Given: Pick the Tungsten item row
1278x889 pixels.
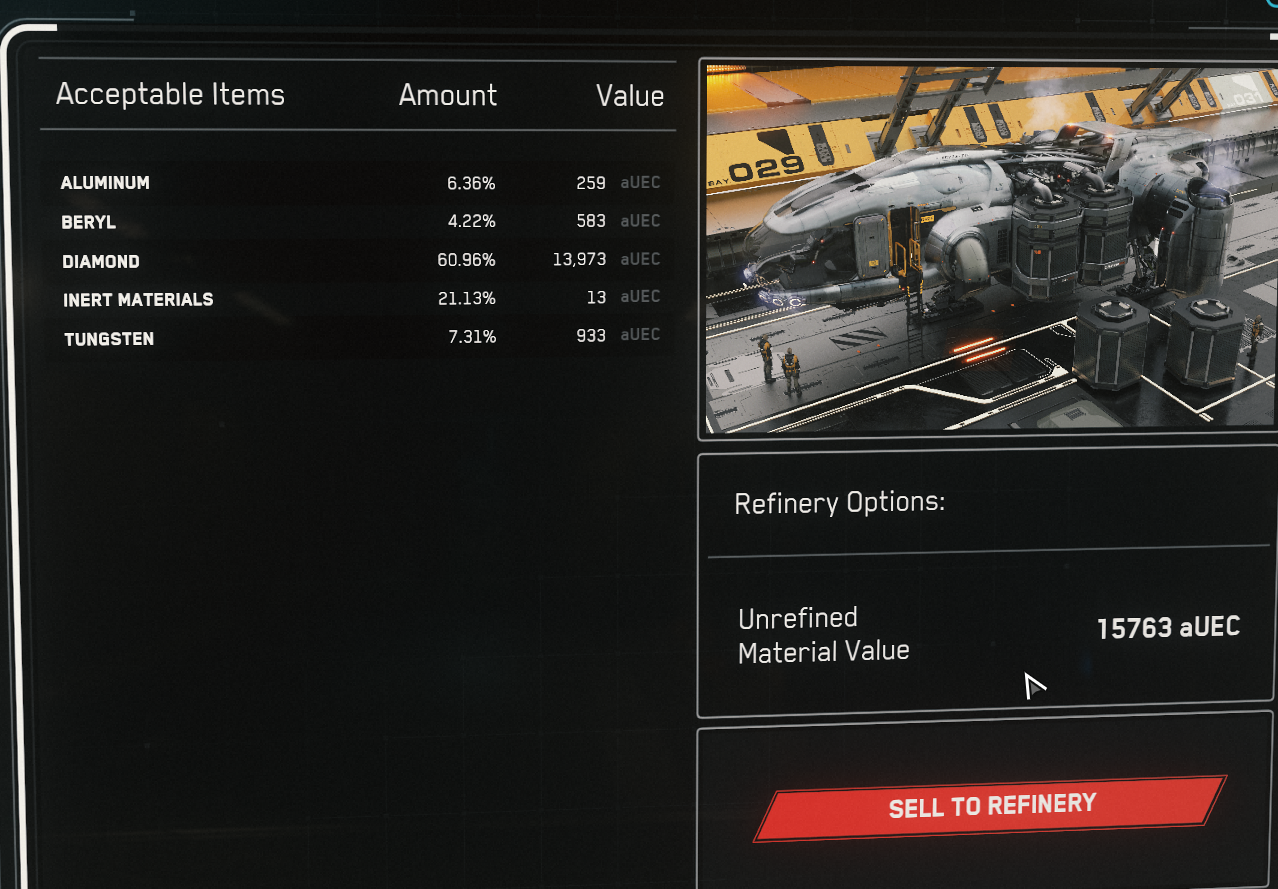Looking at the screenshot, I should (x=360, y=338).
